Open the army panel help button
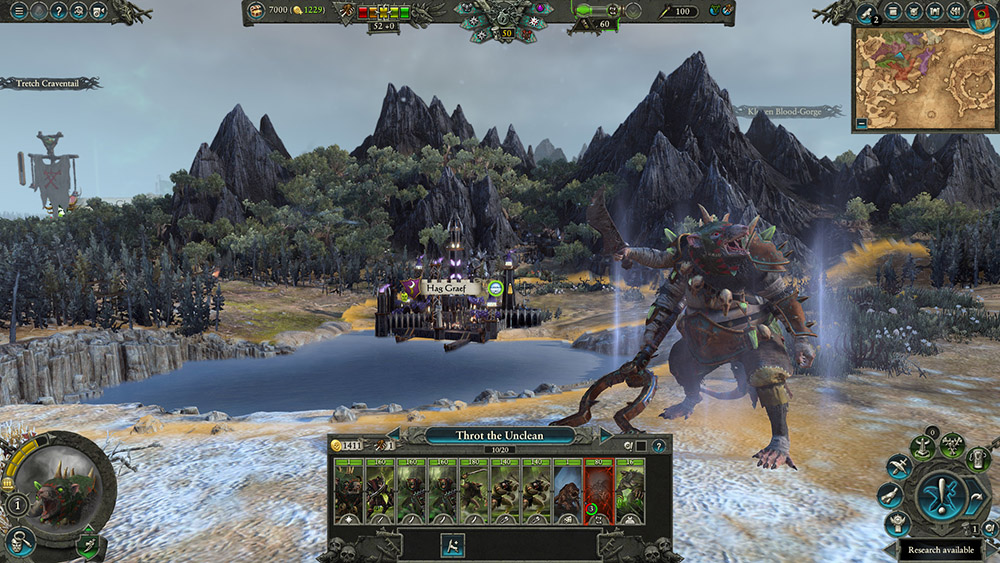This screenshot has width=1000, height=563. [658, 445]
